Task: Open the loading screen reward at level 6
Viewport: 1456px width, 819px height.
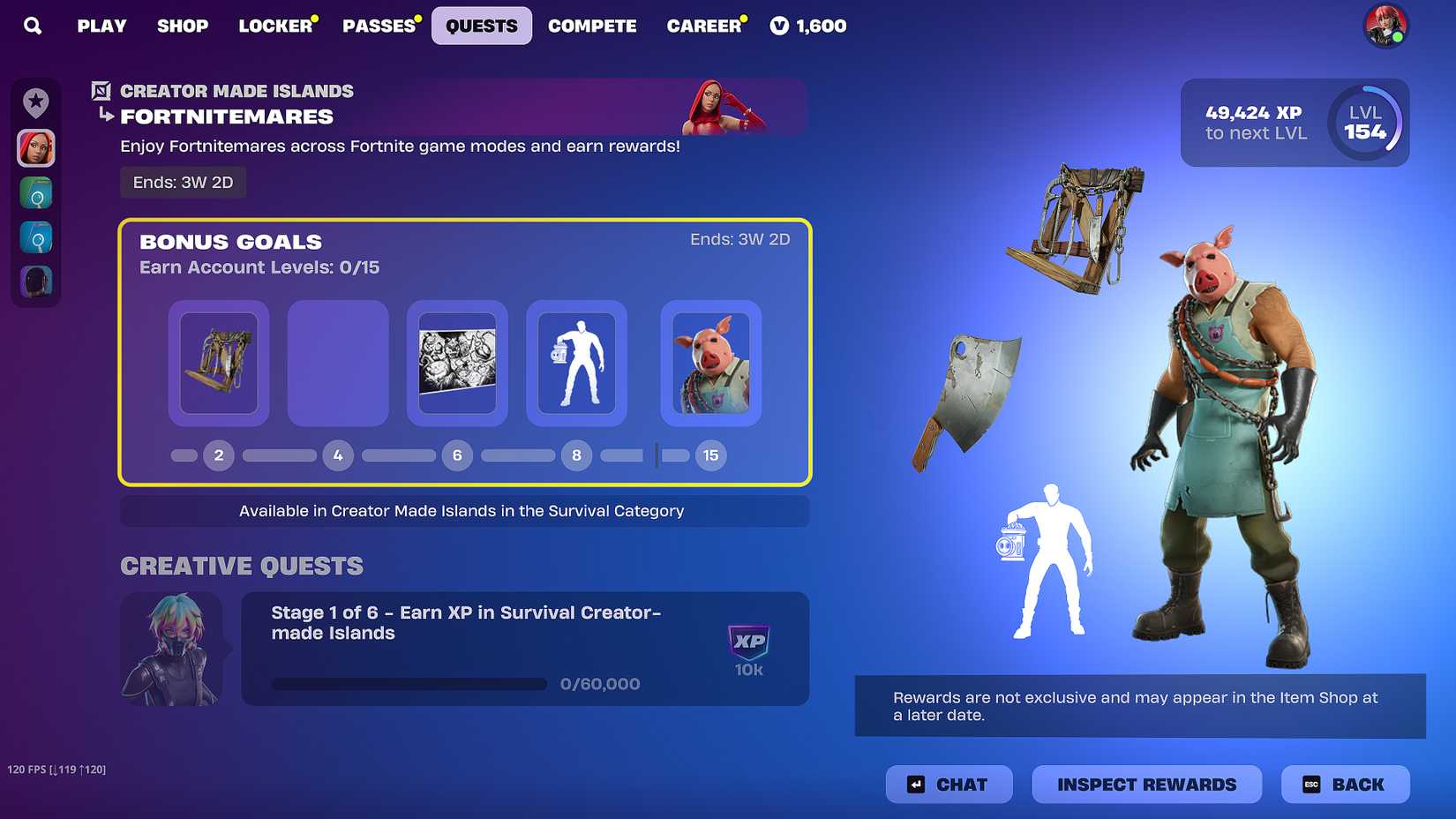Action: tap(457, 363)
